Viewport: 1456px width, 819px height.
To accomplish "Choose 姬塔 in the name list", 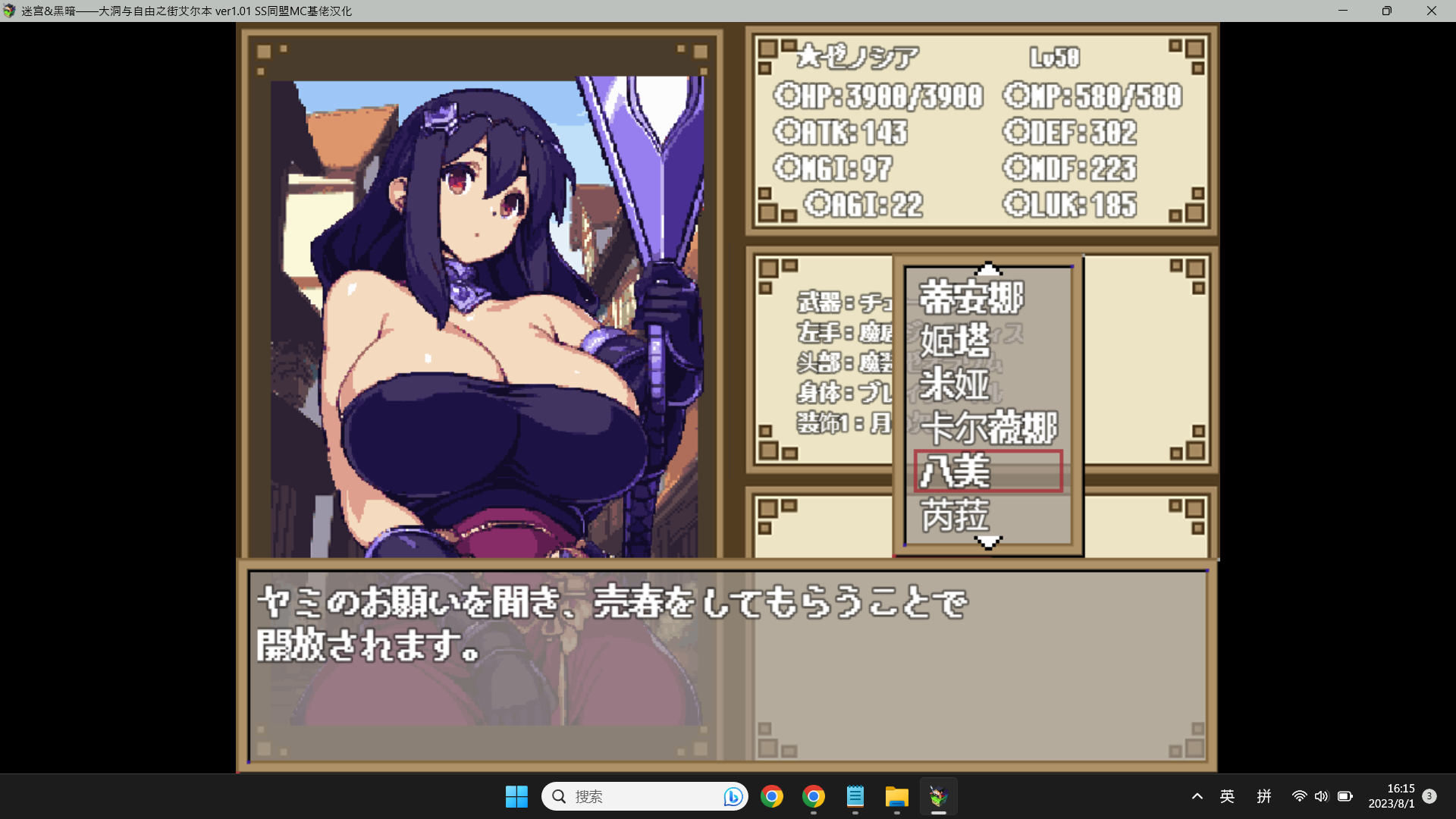I will pyautogui.click(x=955, y=340).
